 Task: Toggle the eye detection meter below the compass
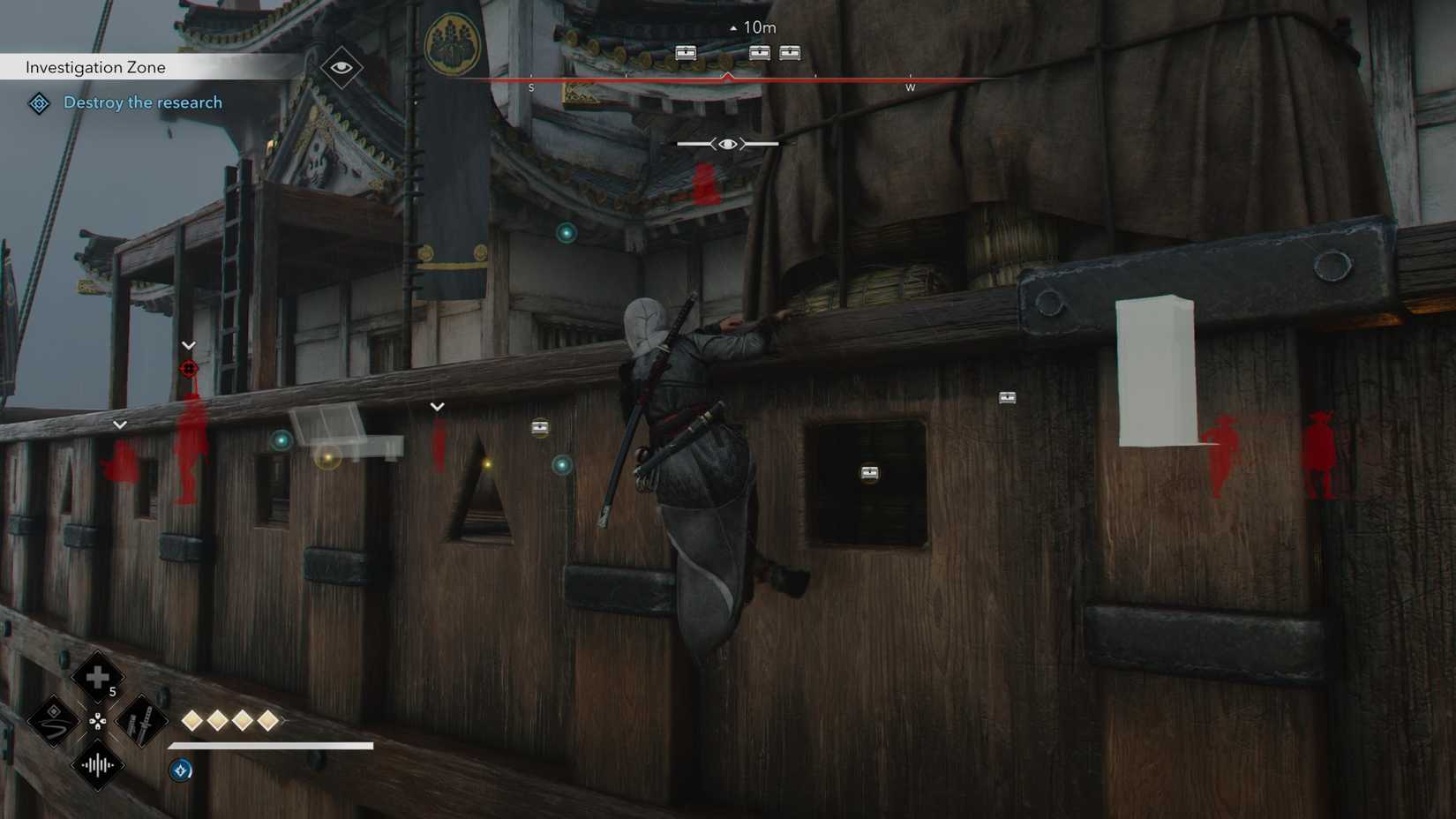click(726, 143)
